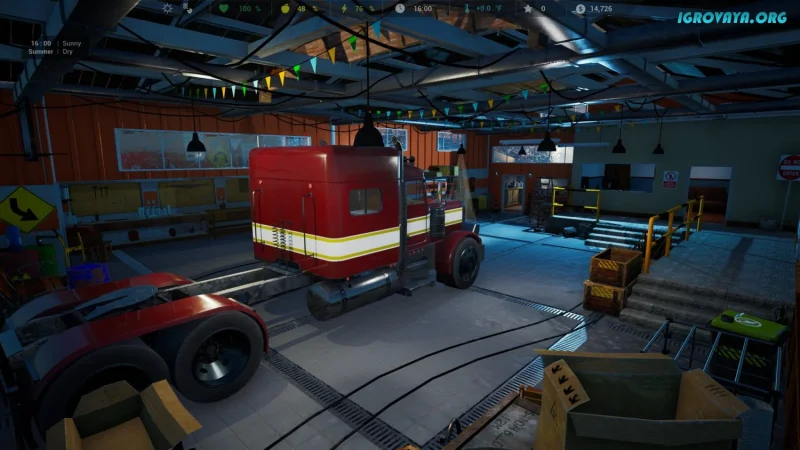Click the clock icon in the top bar
This screenshot has width=800, height=450.
[400, 8]
